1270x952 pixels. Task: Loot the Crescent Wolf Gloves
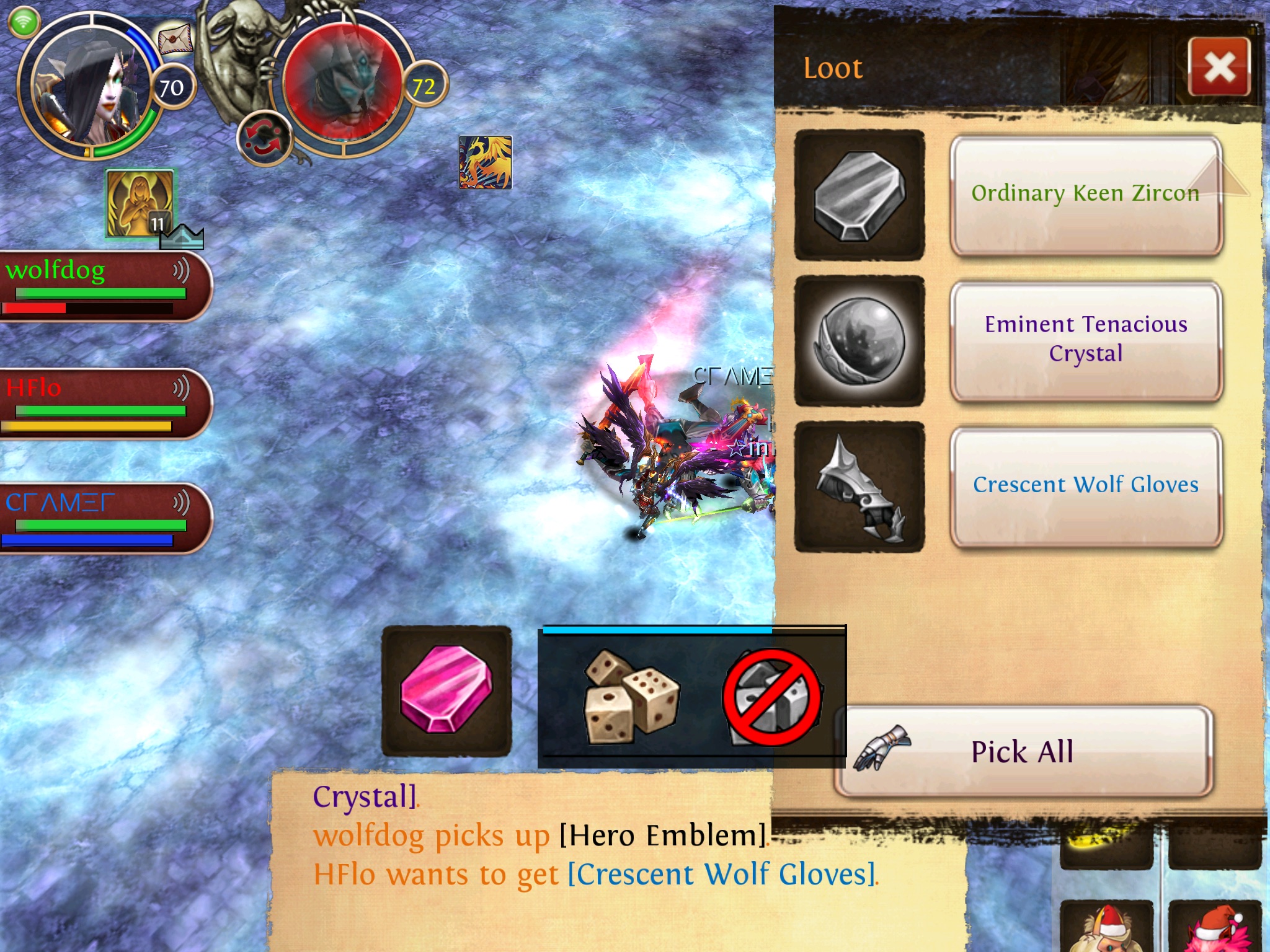pyautogui.click(x=1085, y=485)
